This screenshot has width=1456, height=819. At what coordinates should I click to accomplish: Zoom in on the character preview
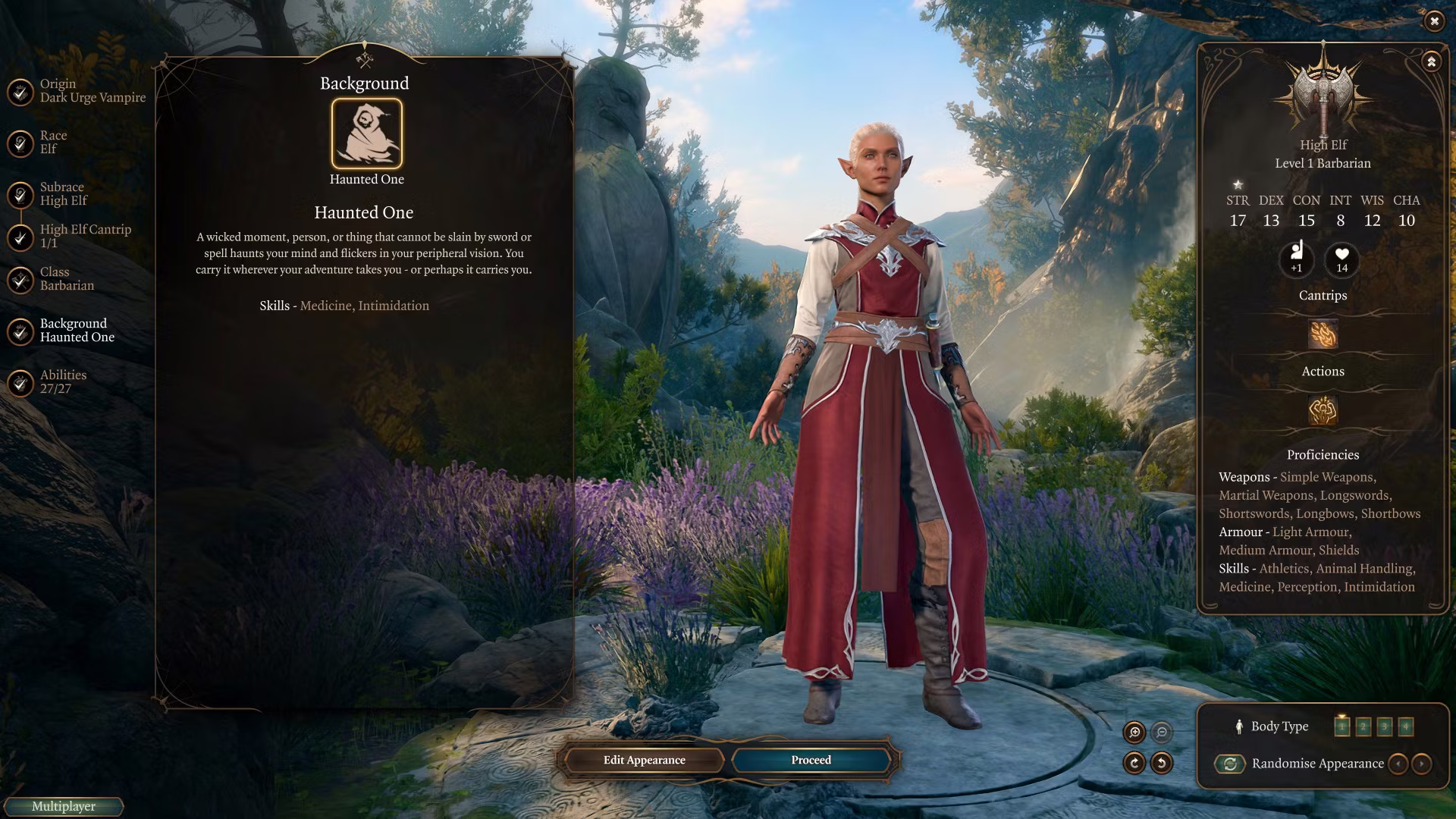(x=1134, y=732)
